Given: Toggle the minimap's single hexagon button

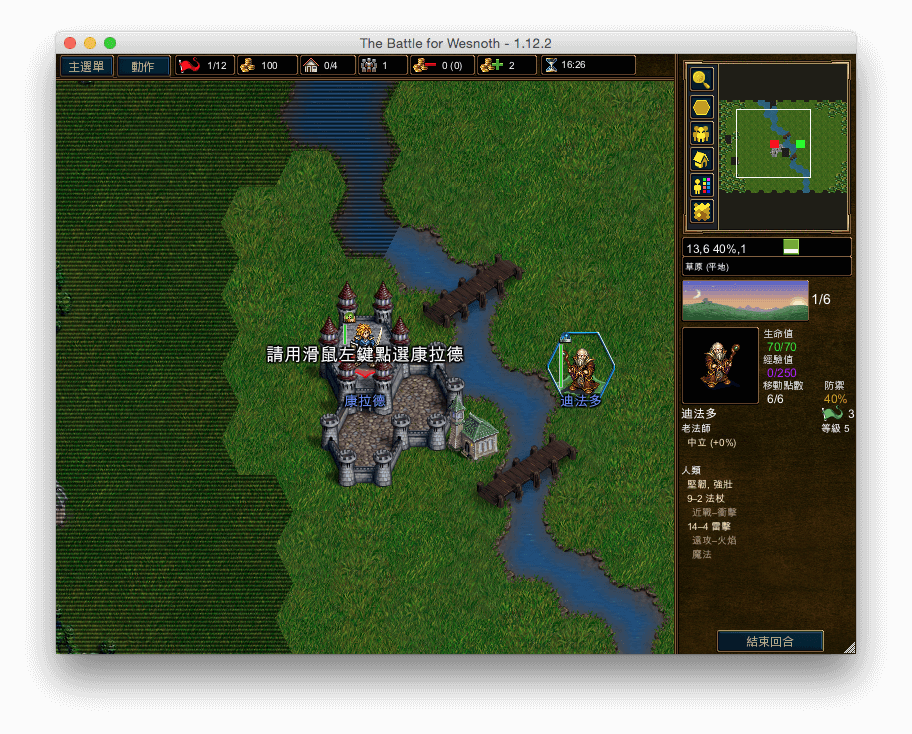Looking at the screenshot, I should point(702,107).
